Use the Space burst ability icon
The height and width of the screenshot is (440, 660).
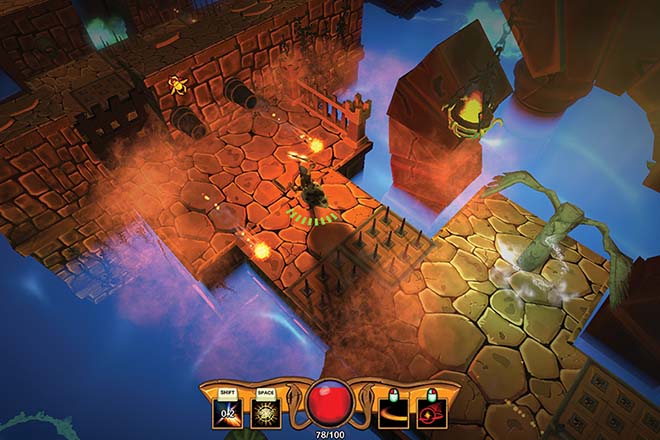(265, 412)
